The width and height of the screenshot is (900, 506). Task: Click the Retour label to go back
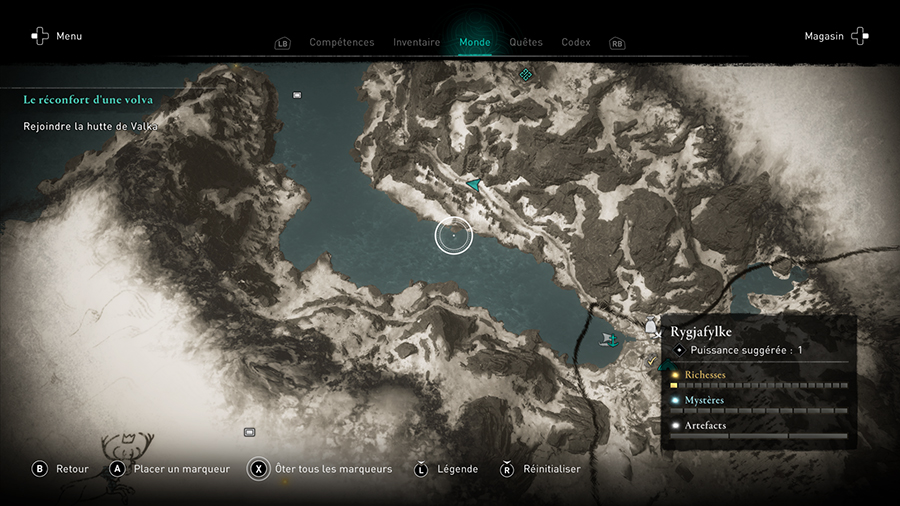coord(72,469)
